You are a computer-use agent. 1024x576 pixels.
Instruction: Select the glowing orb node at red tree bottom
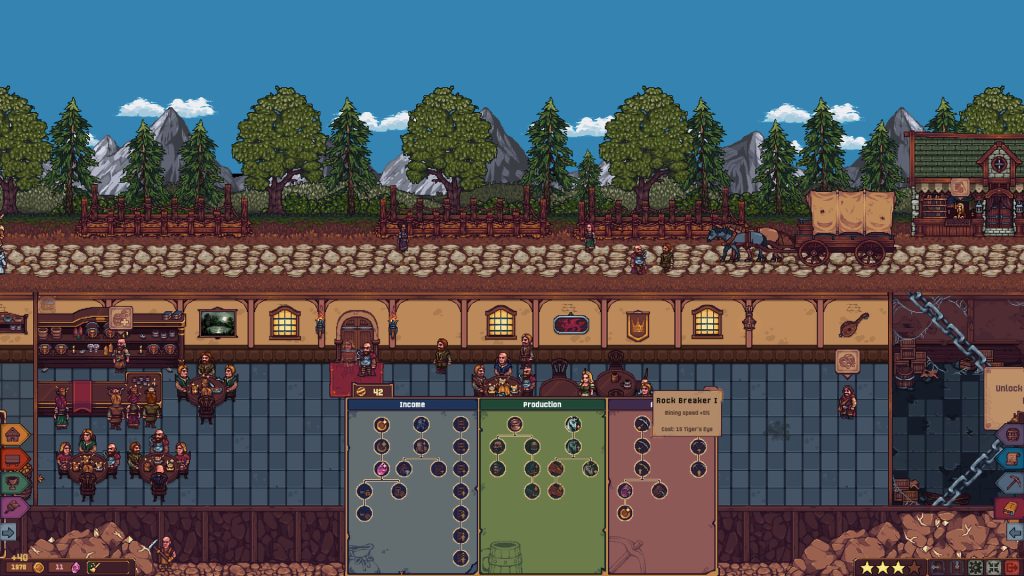pos(625,513)
